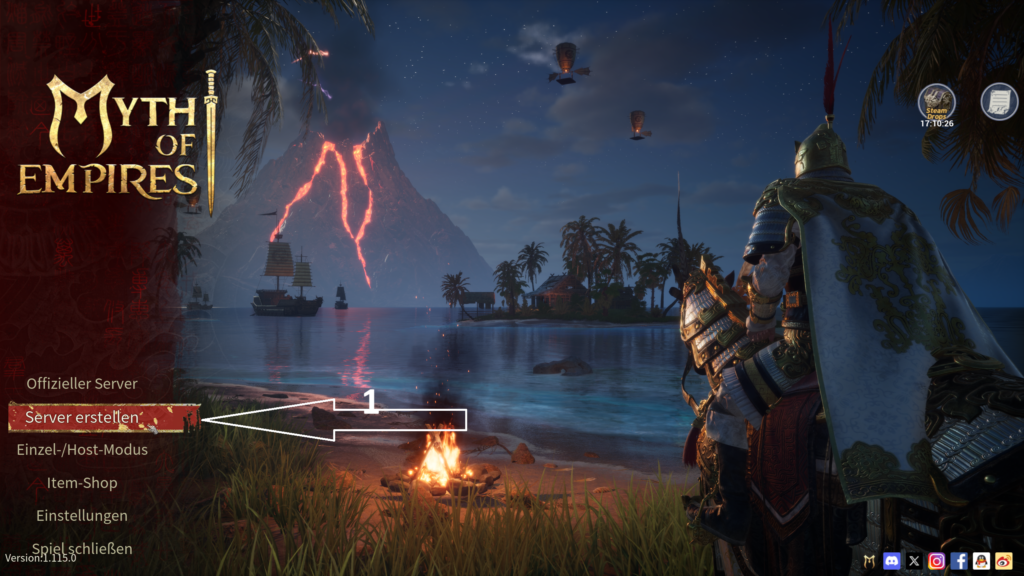Open the Instagram link icon

point(937,561)
